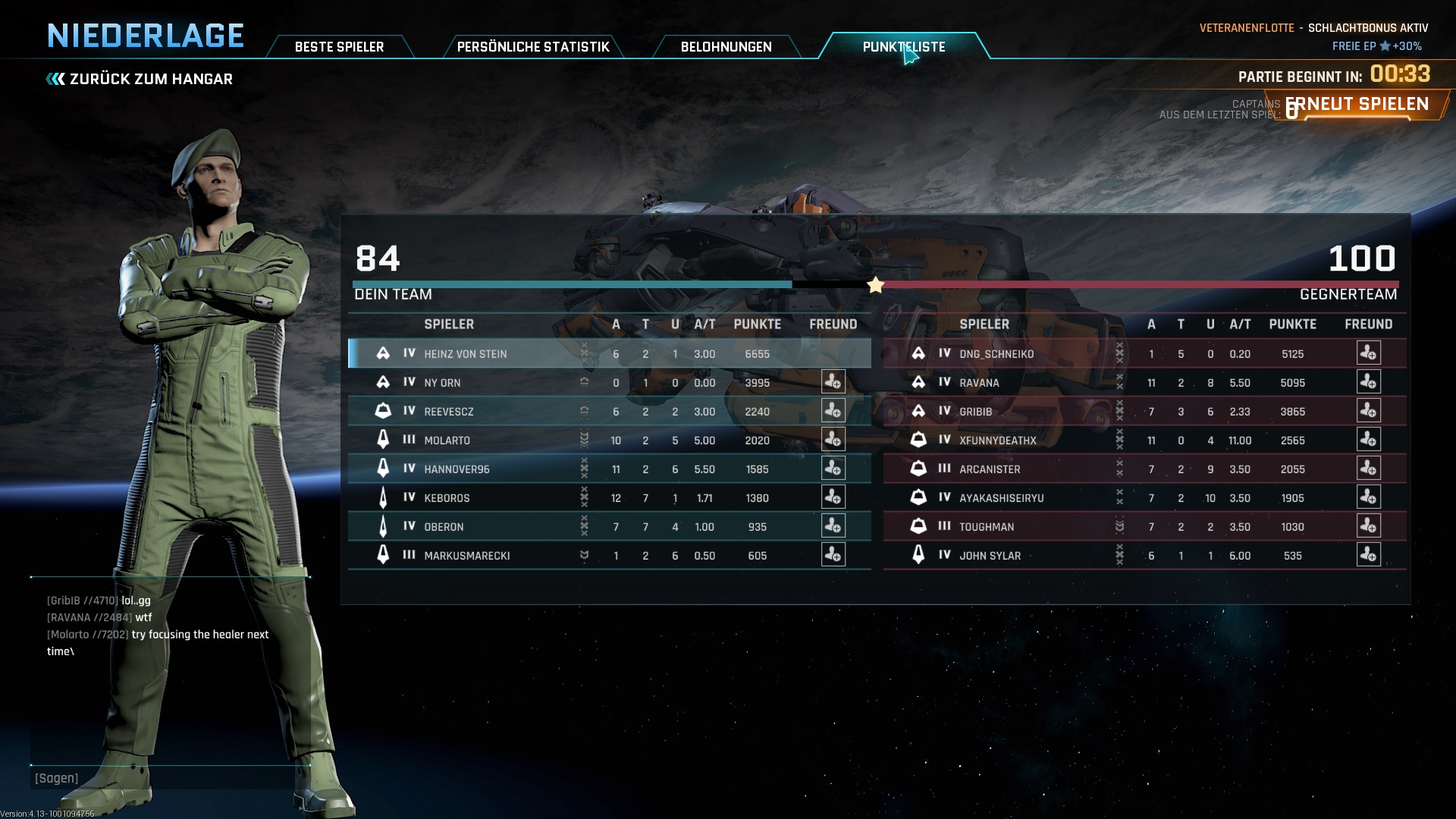Send friend request to REEVESCZ
This screenshot has height=819, width=1456.
tap(833, 411)
